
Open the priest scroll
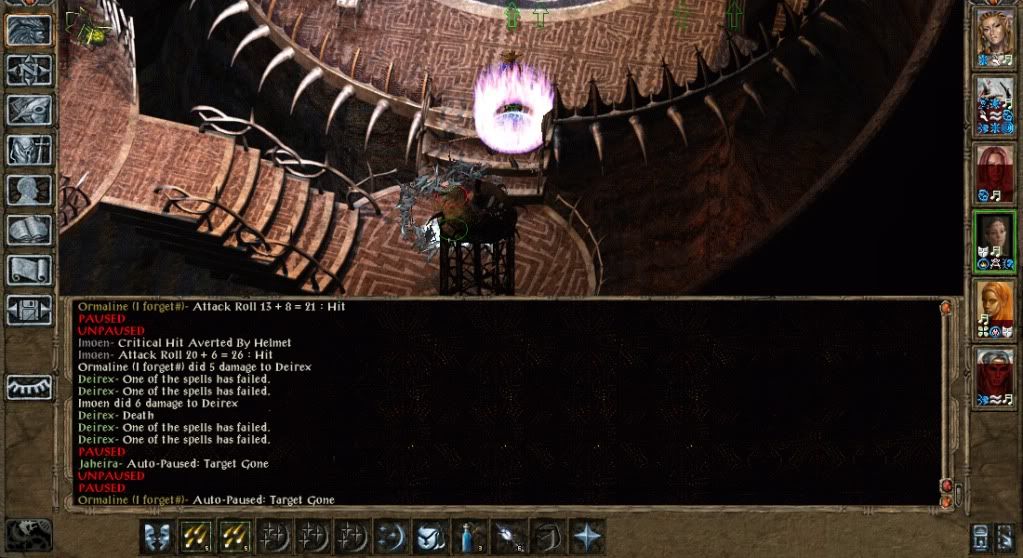(x=29, y=270)
